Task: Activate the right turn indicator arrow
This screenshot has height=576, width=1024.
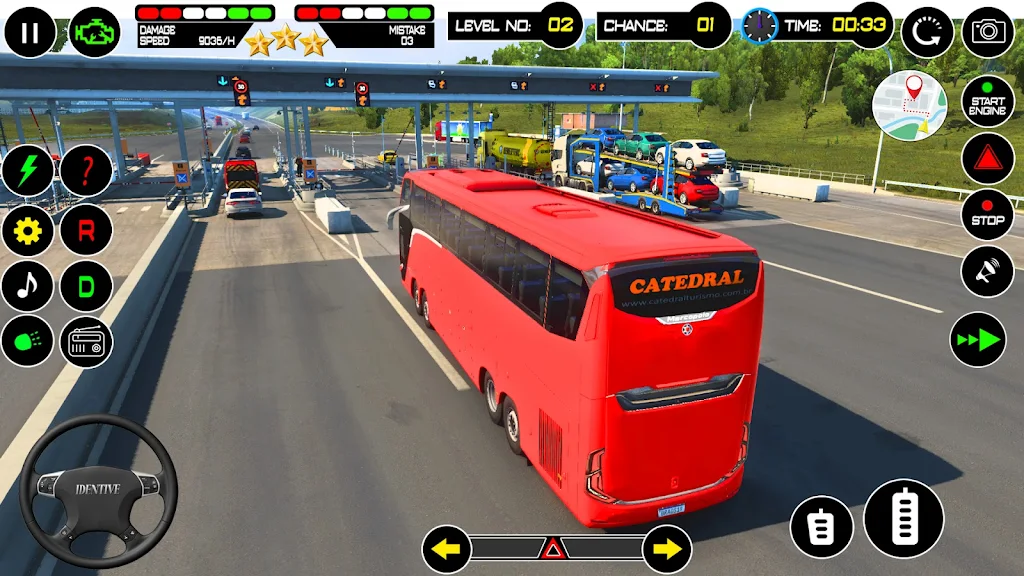Action: pyautogui.click(x=667, y=549)
